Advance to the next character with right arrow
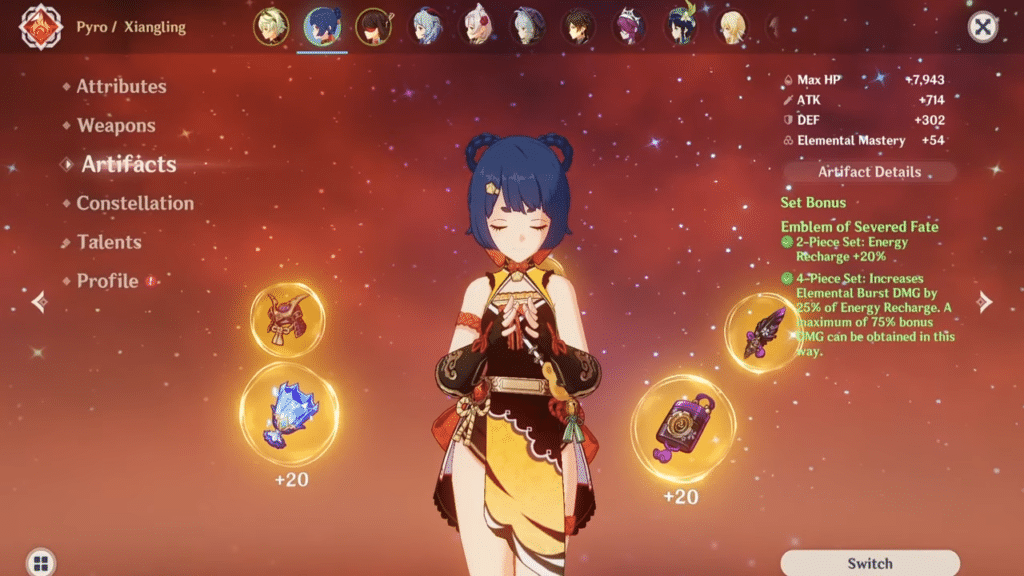 coord(984,301)
